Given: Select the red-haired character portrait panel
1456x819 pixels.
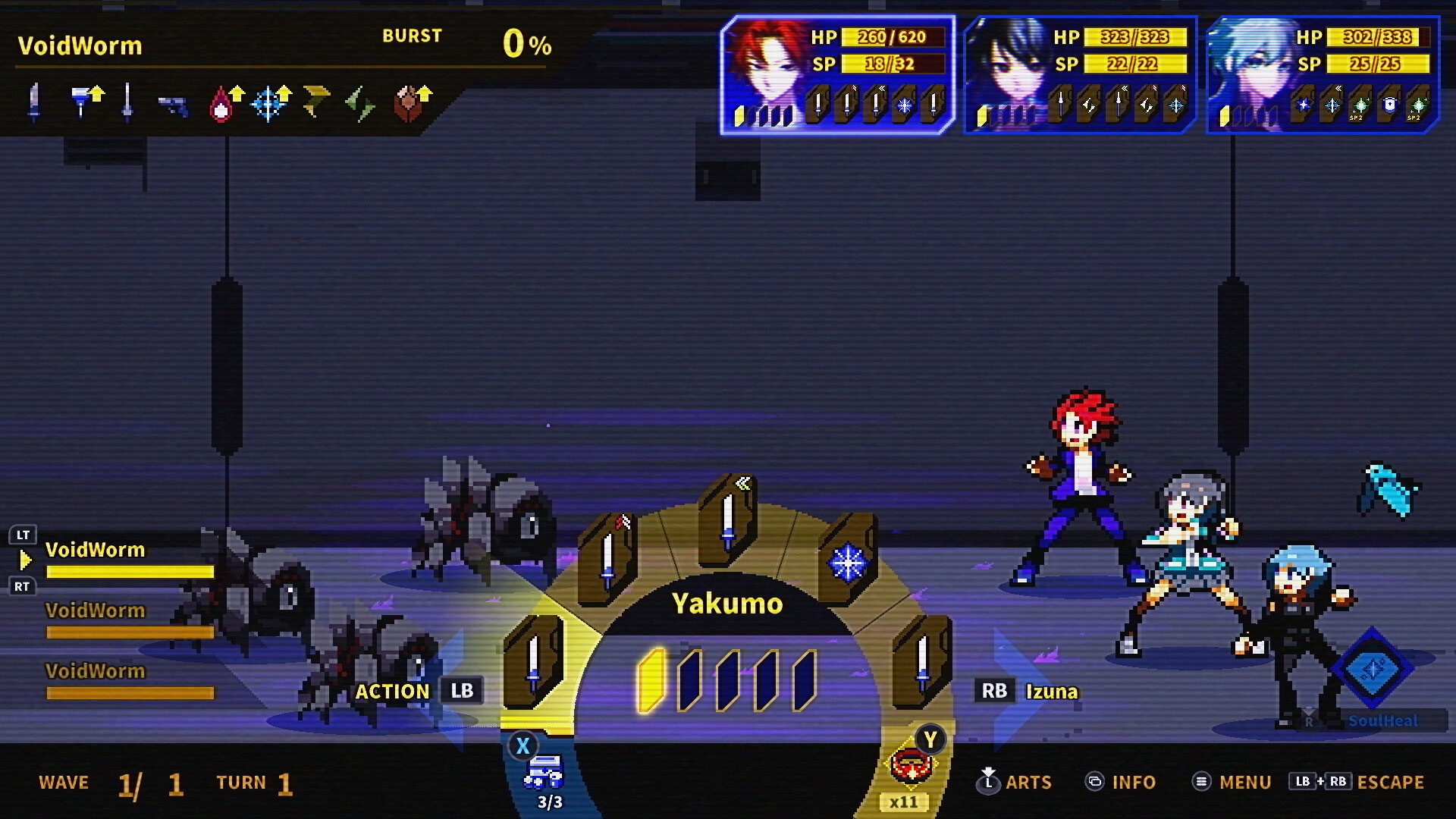Looking at the screenshot, I should (x=837, y=75).
